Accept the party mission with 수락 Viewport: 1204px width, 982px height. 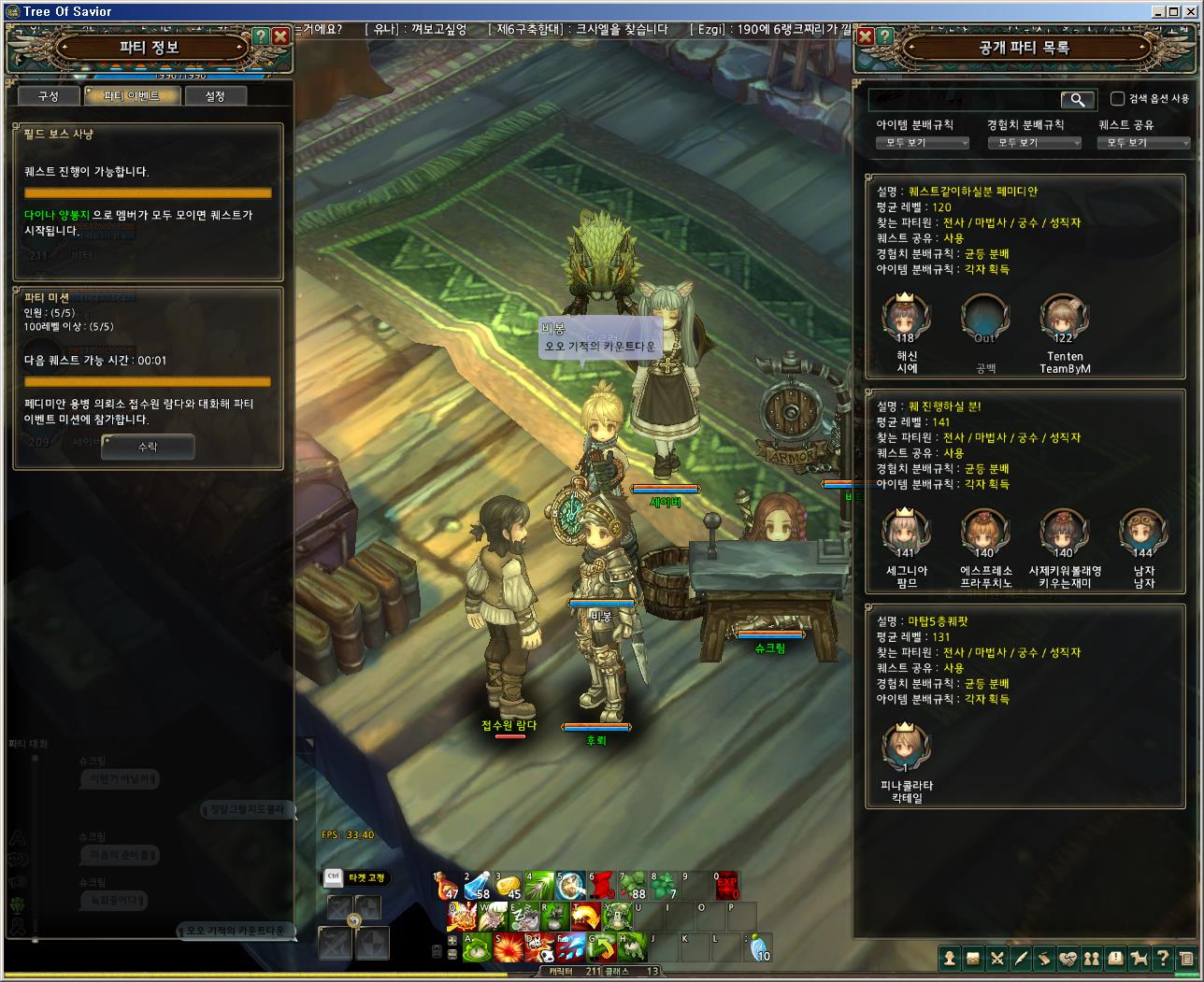coord(148,448)
